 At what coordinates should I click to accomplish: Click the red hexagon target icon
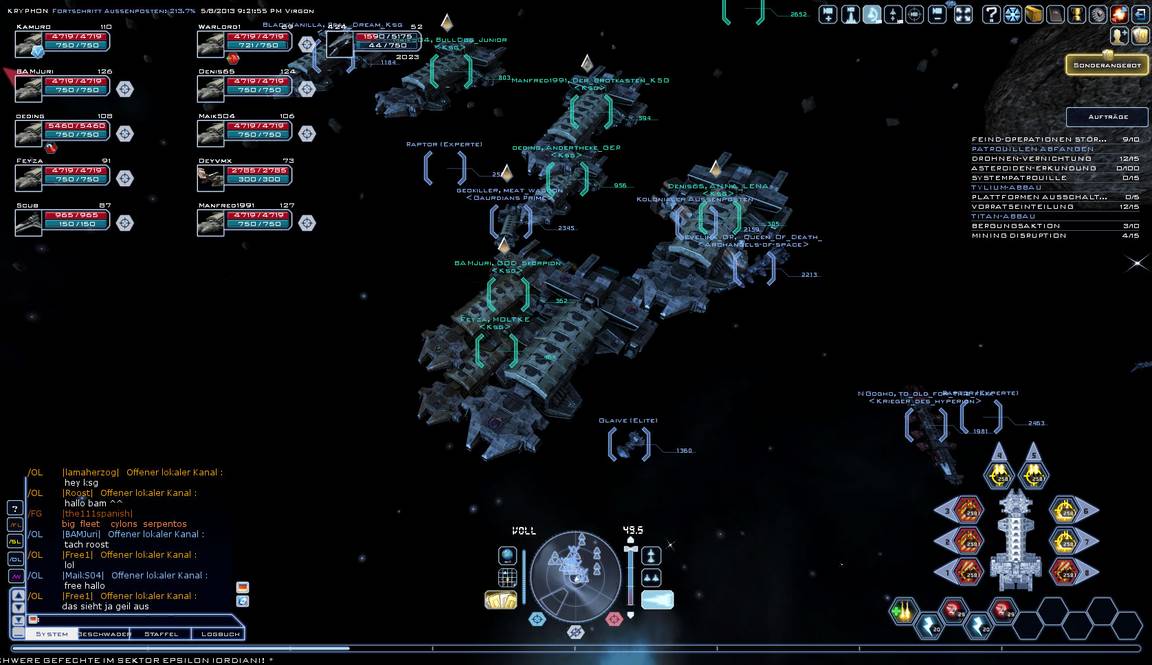pyautogui.click(x=614, y=619)
